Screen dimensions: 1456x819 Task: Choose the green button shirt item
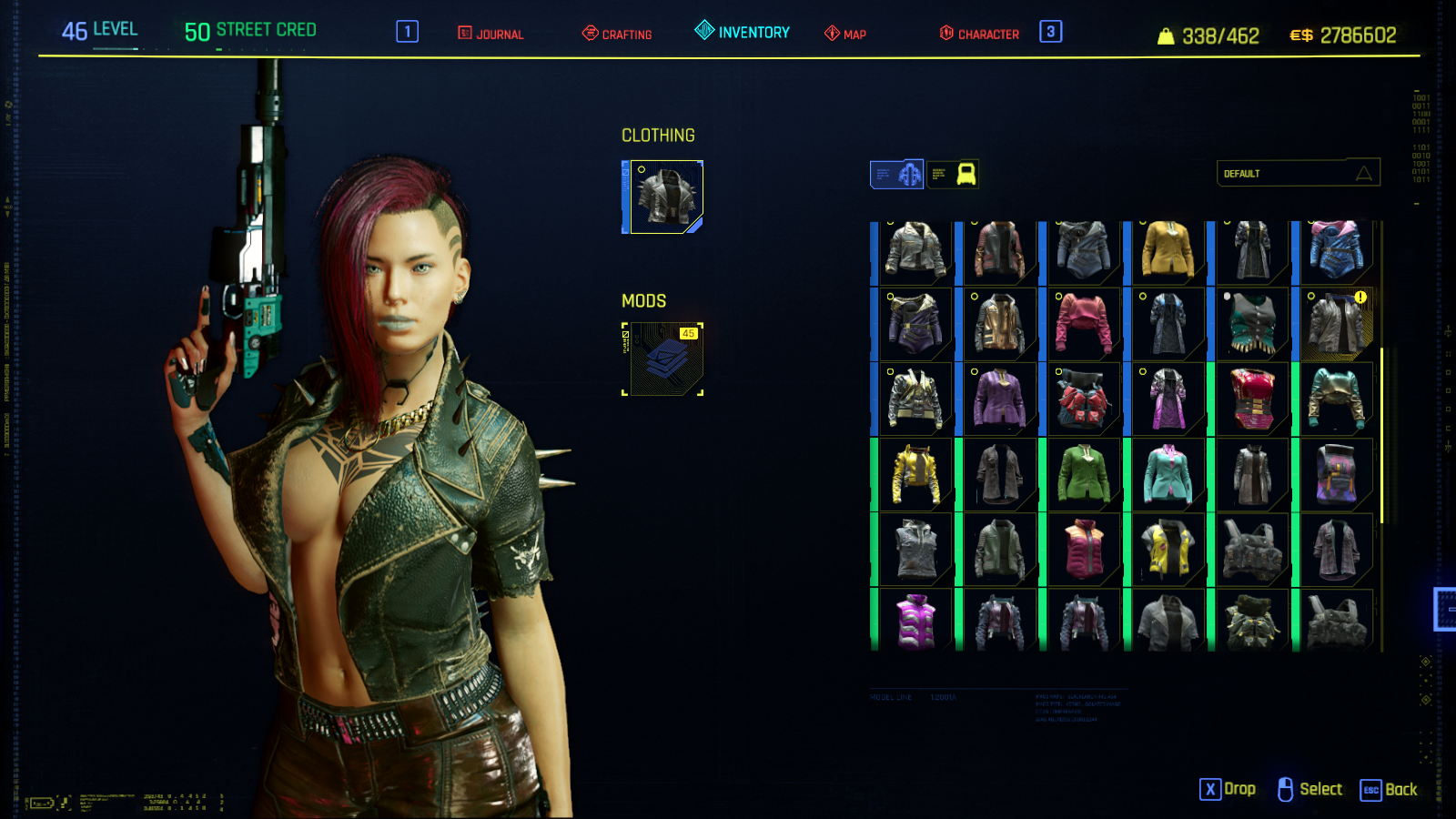point(1083,475)
